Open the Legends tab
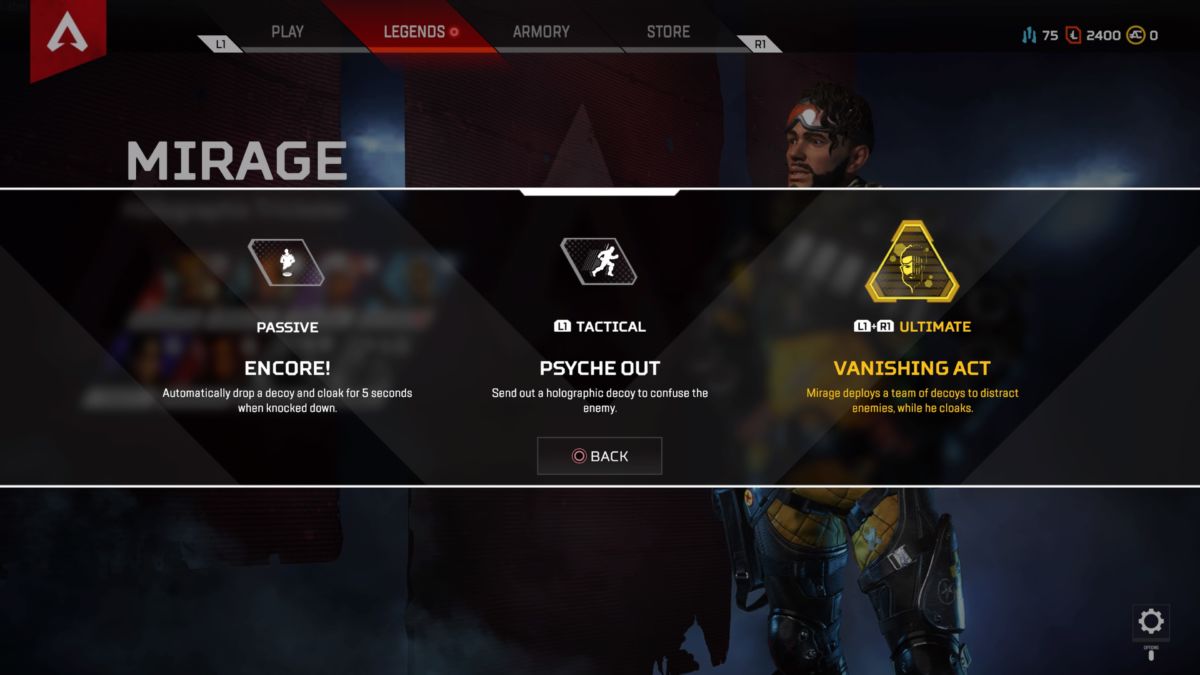This screenshot has height=675, width=1200. tap(415, 32)
